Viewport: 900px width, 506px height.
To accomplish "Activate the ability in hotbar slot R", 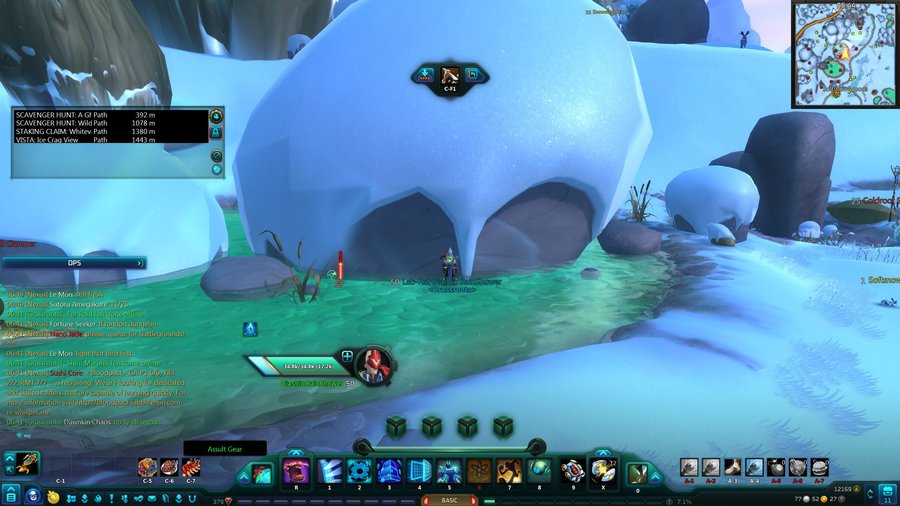I will (x=296, y=471).
